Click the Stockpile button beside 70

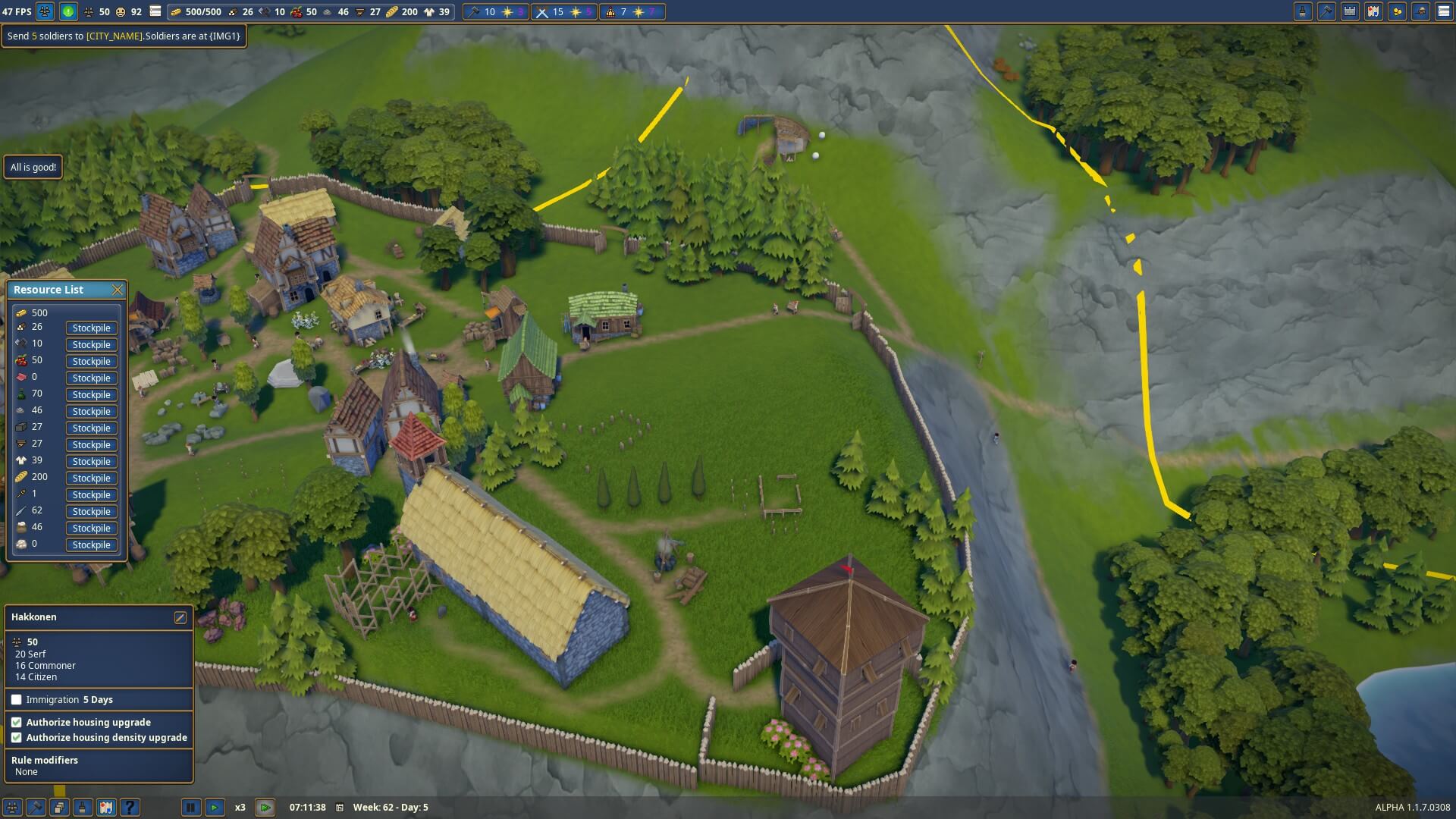point(92,395)
